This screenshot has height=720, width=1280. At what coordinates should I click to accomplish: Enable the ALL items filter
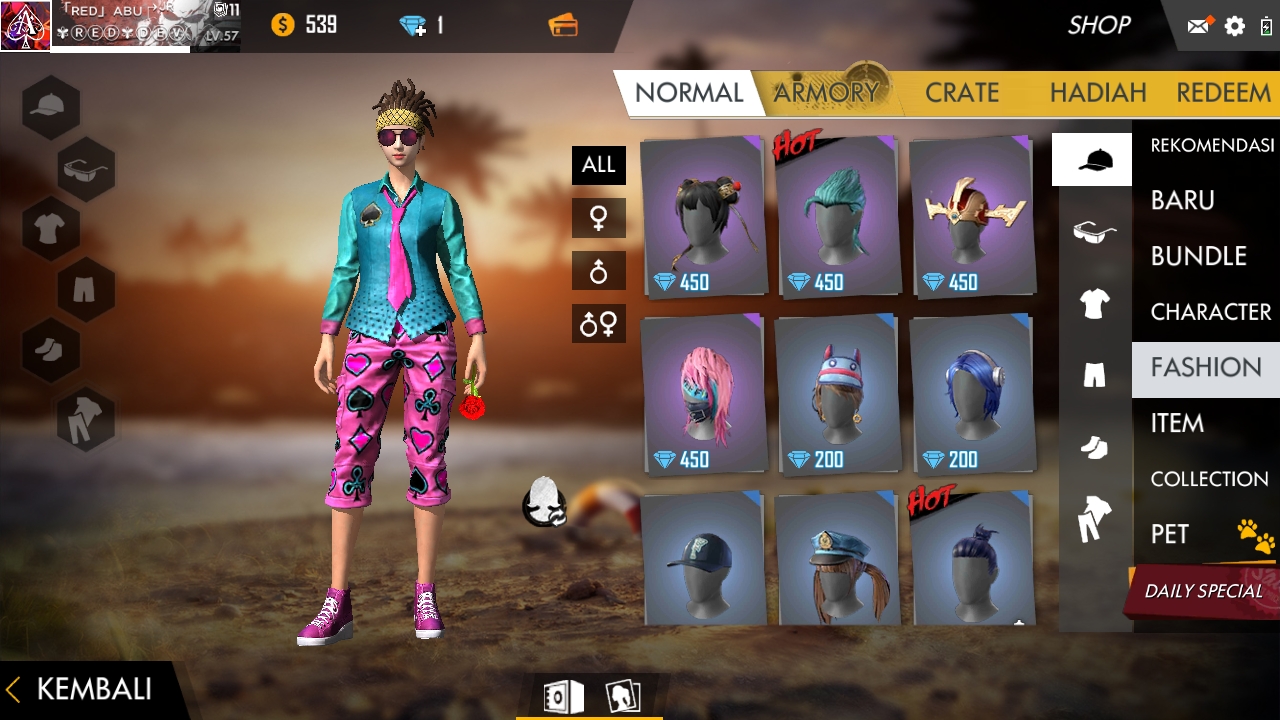598,165
